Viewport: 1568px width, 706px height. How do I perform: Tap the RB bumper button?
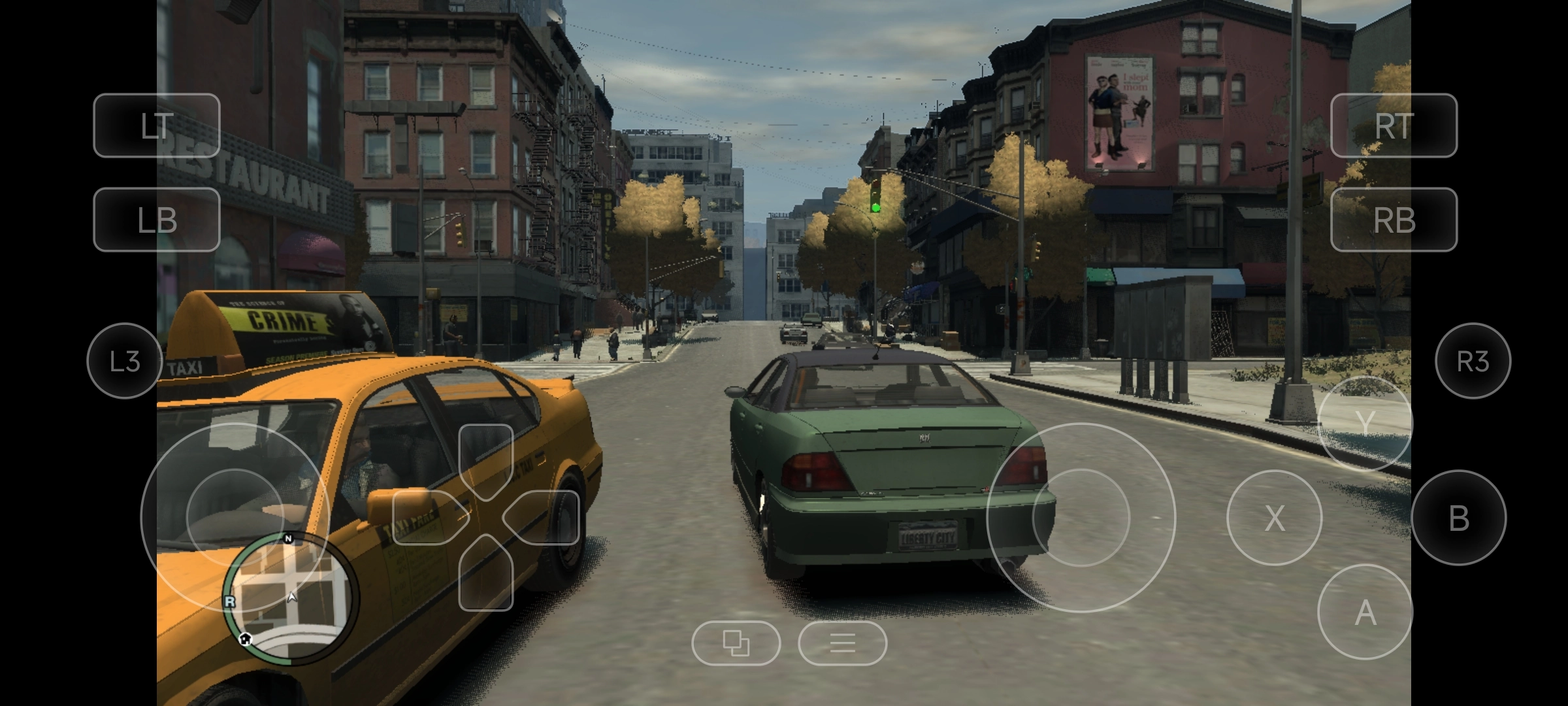[1394, 220]
